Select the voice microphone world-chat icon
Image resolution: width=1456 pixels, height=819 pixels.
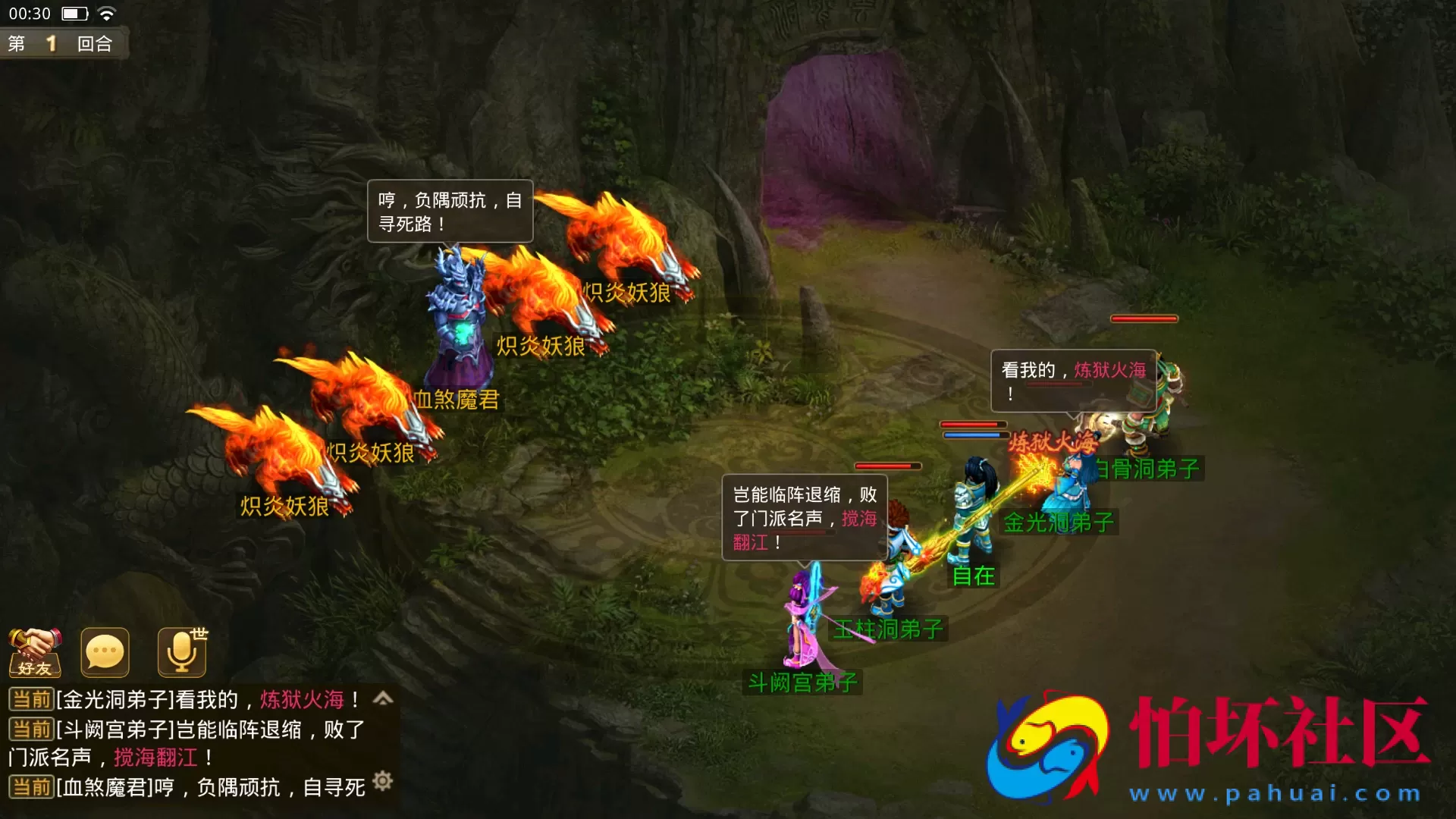click(180, 652)
